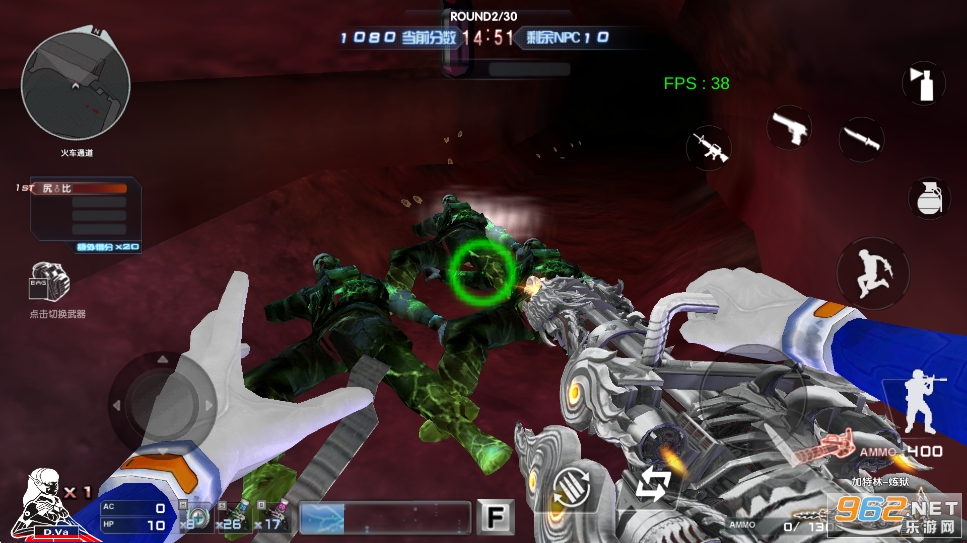The width and height of the screenshot is (967, 543).
Task: Use the spray can button
Action: [x=923, y=82]
